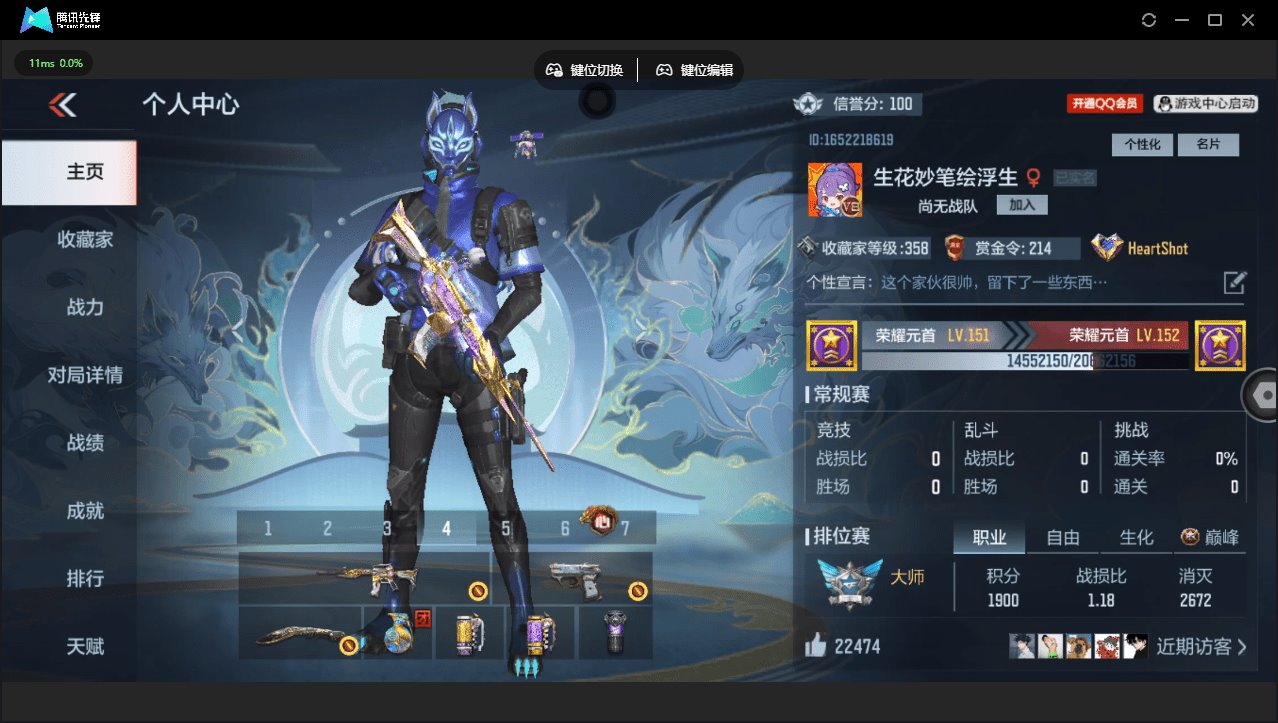1278x723 pixels.
Task: Show 对局详情 match details
Action: tap(85, 375)
